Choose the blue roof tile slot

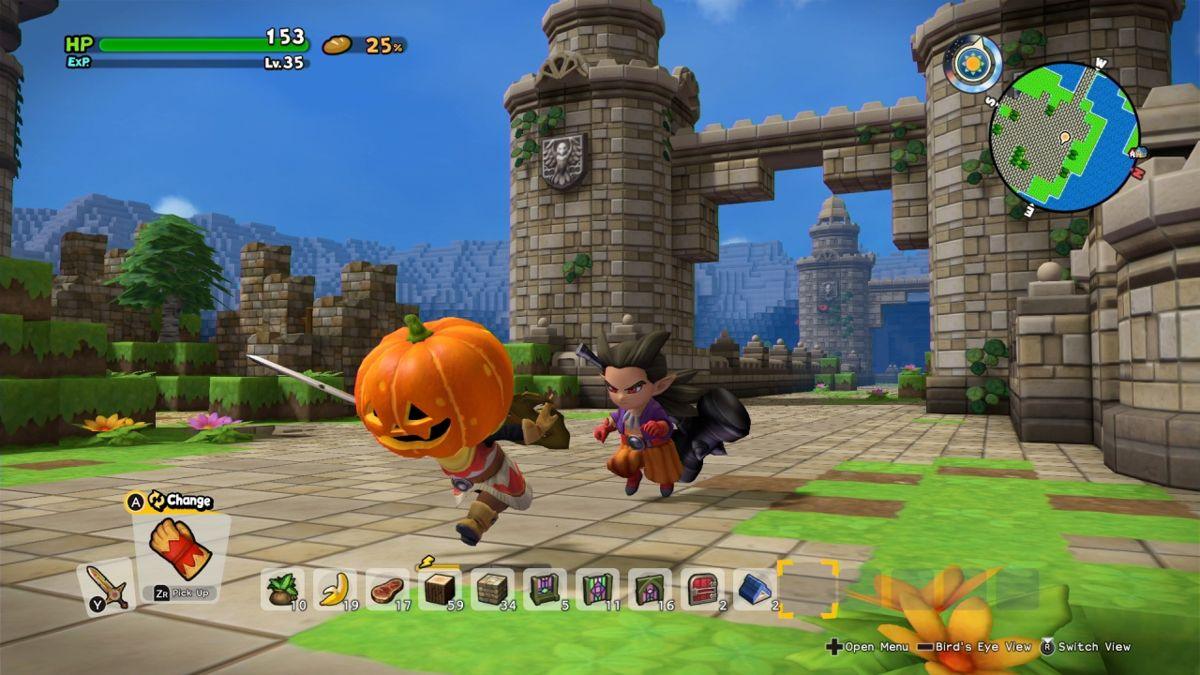[x=754, y=588]
